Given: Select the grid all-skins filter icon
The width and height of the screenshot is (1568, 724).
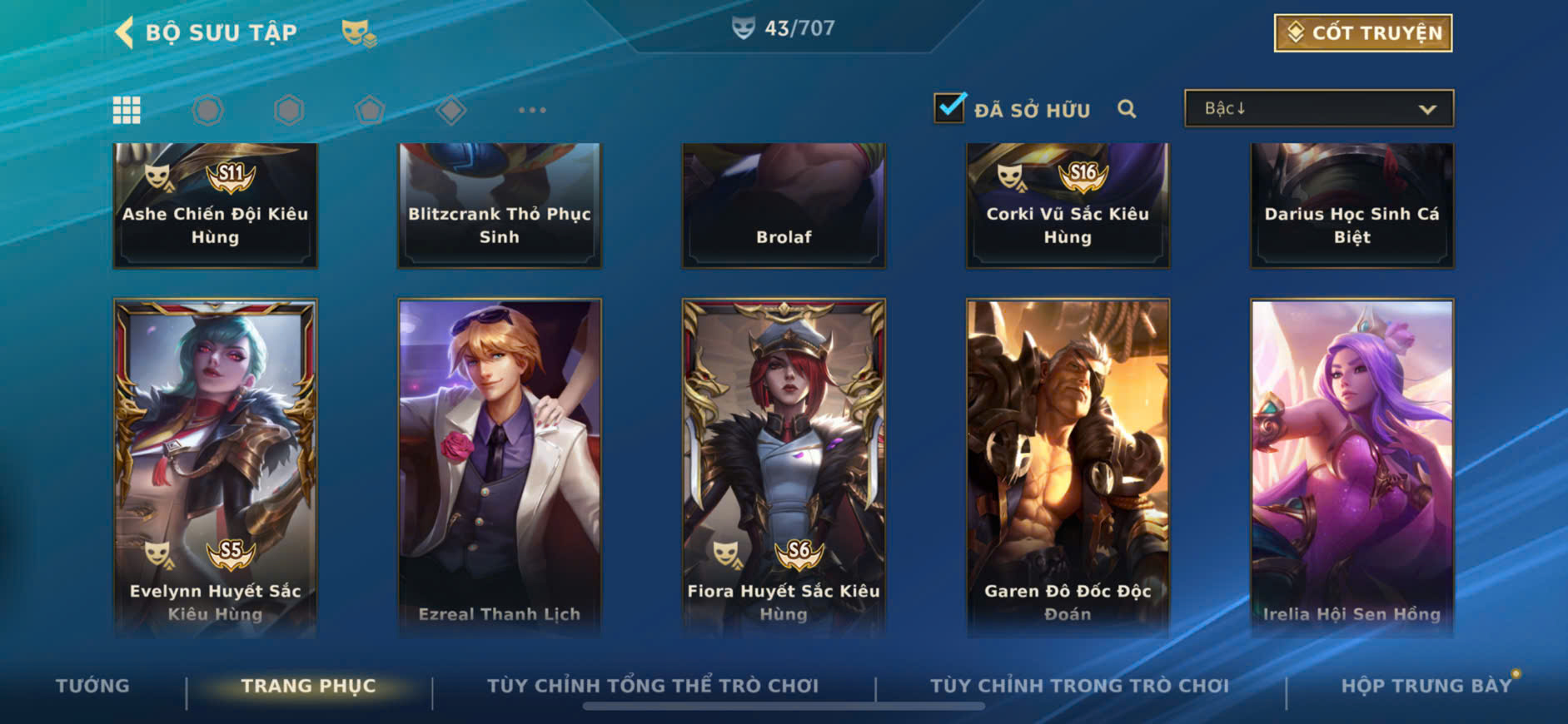Looking at the screenshot, I should coord(127,110).
